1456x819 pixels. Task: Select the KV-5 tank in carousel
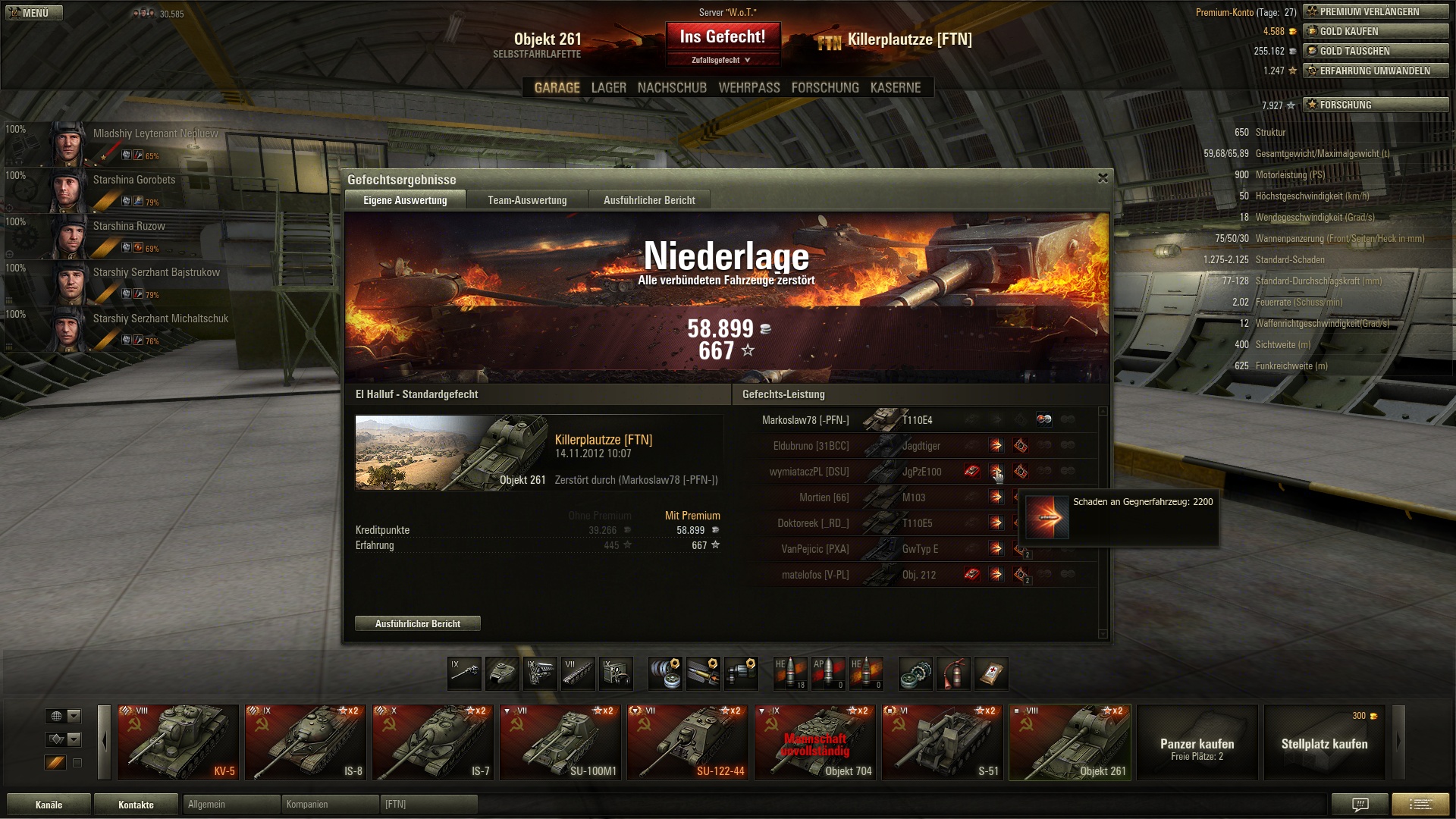point(178,742)
